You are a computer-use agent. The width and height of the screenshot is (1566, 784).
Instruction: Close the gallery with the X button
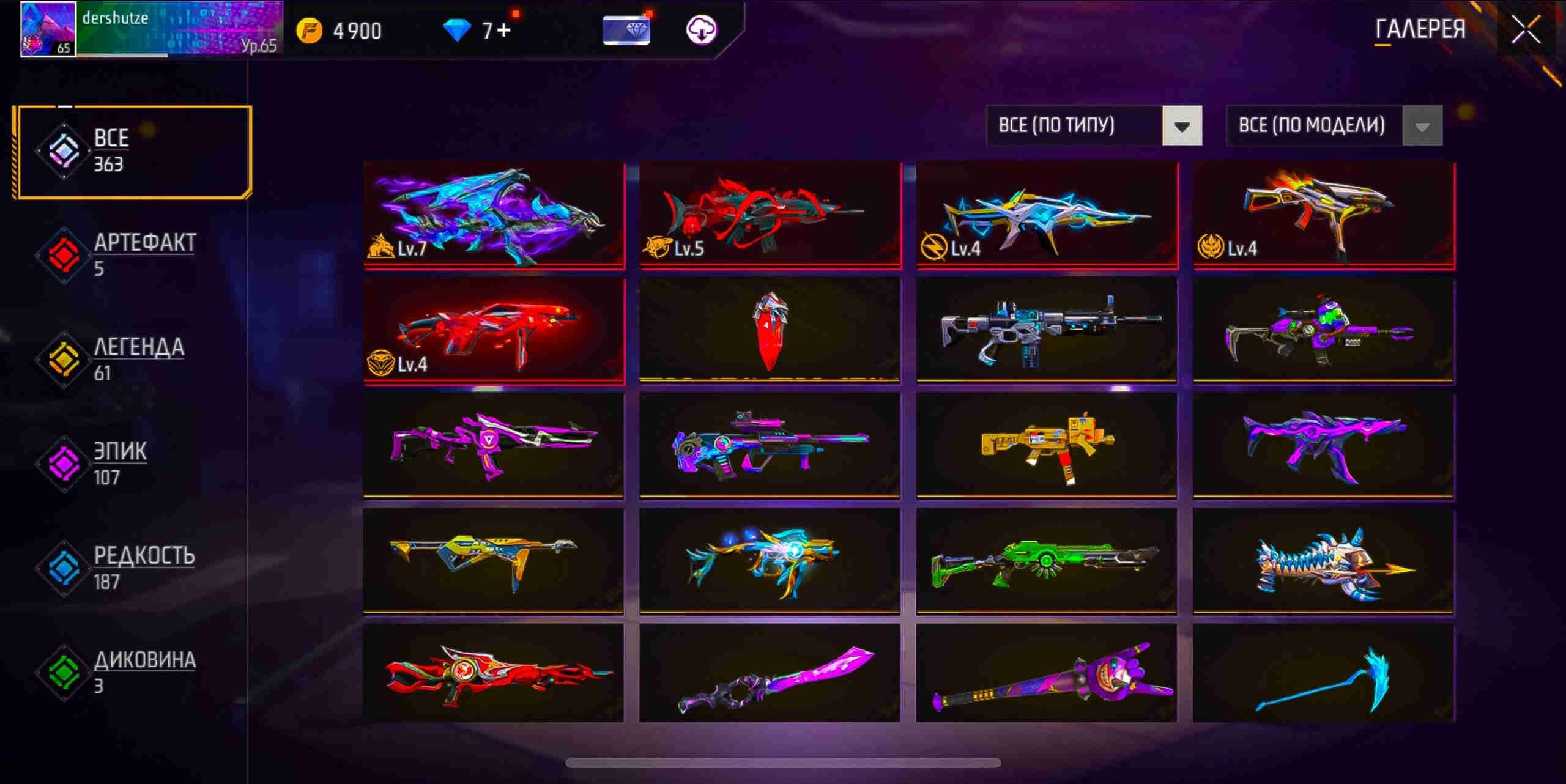(x=1526, y=29)
